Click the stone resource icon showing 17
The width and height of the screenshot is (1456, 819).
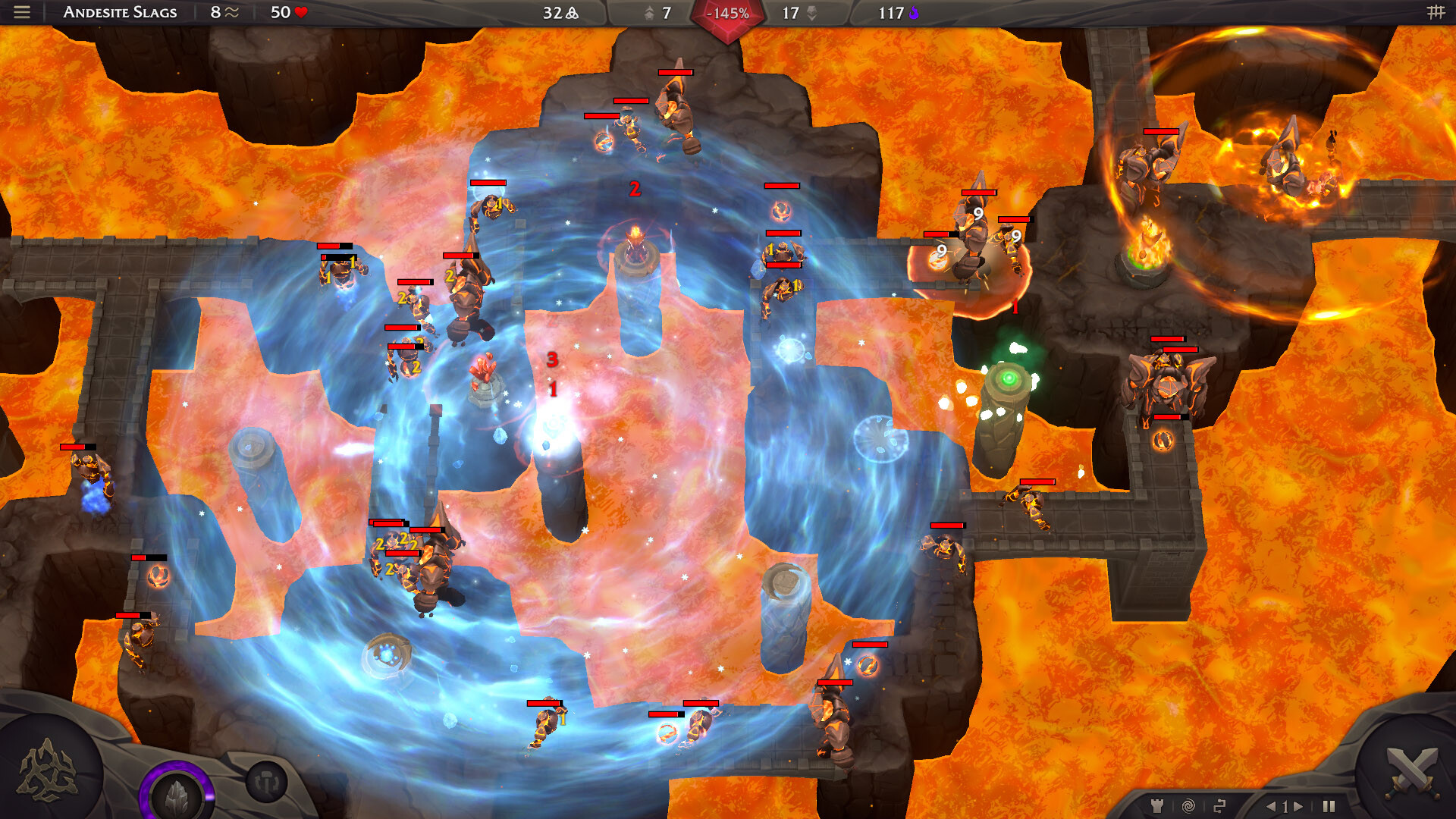pos(812,13)
